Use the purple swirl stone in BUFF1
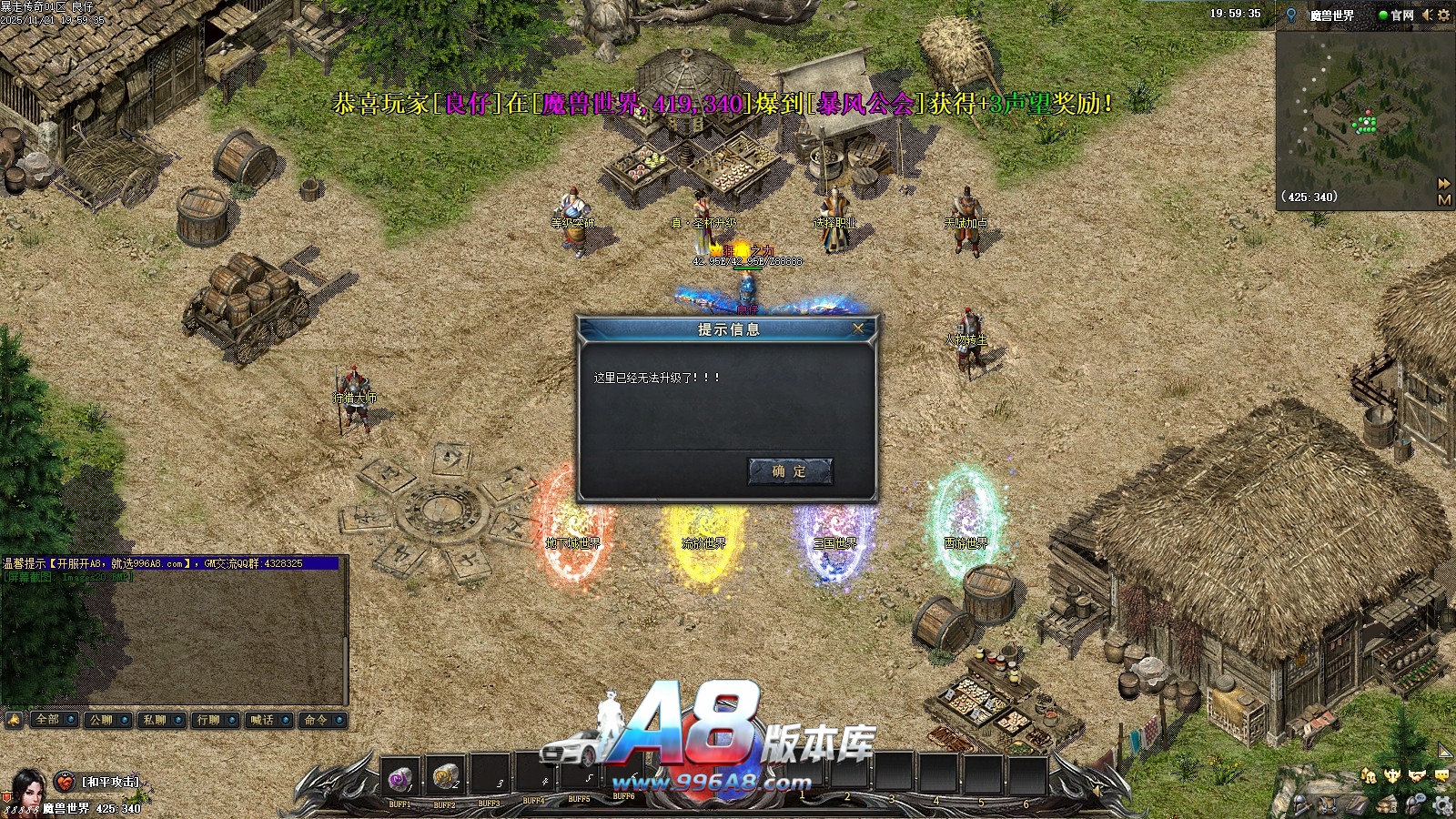The width and height of the screenshot is (1456, 819). (399, 778)
